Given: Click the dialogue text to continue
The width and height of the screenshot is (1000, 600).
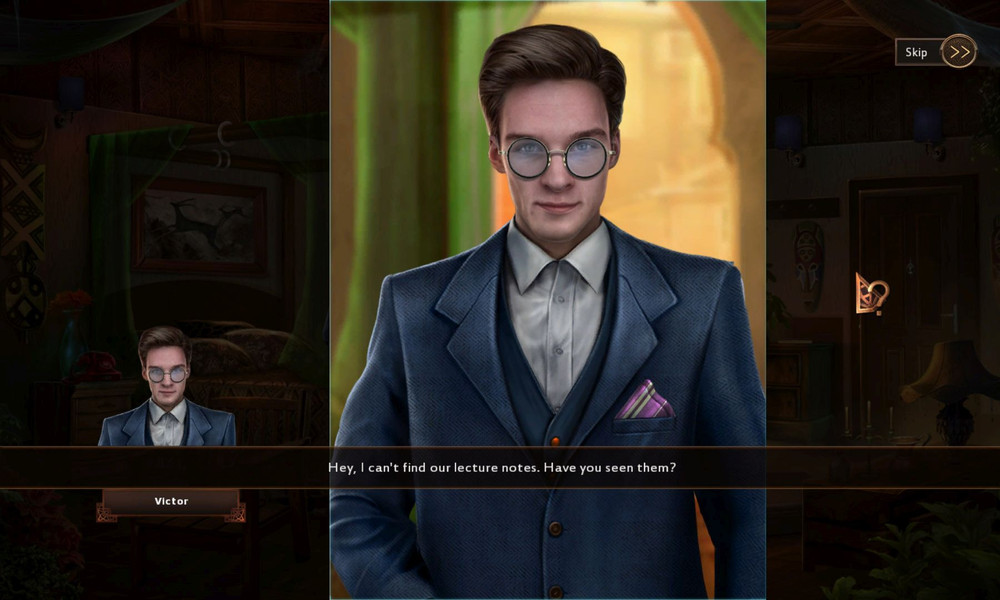Looking at the screenshot, I should [502, 467].
